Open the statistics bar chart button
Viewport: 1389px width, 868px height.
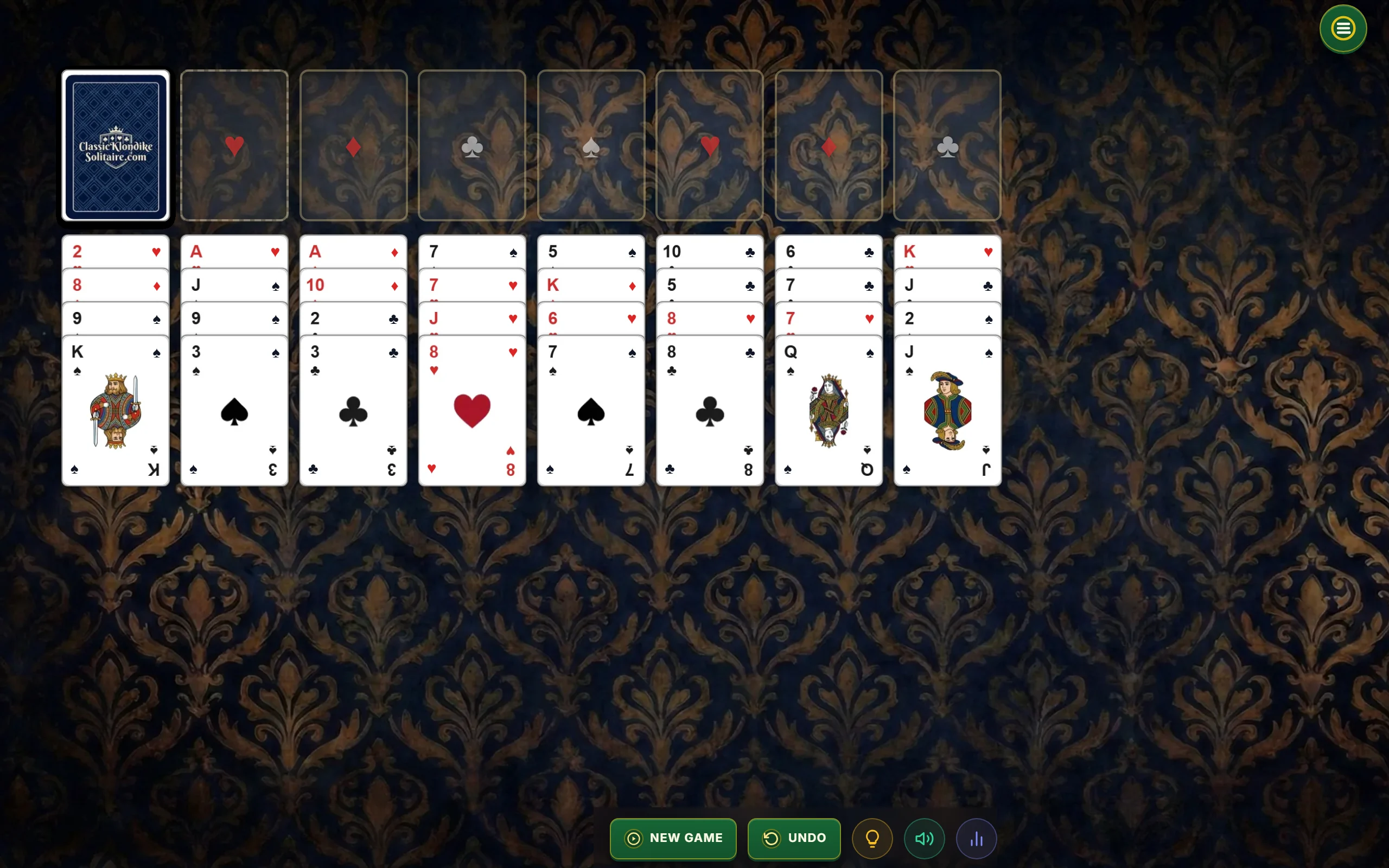(976, 839)
